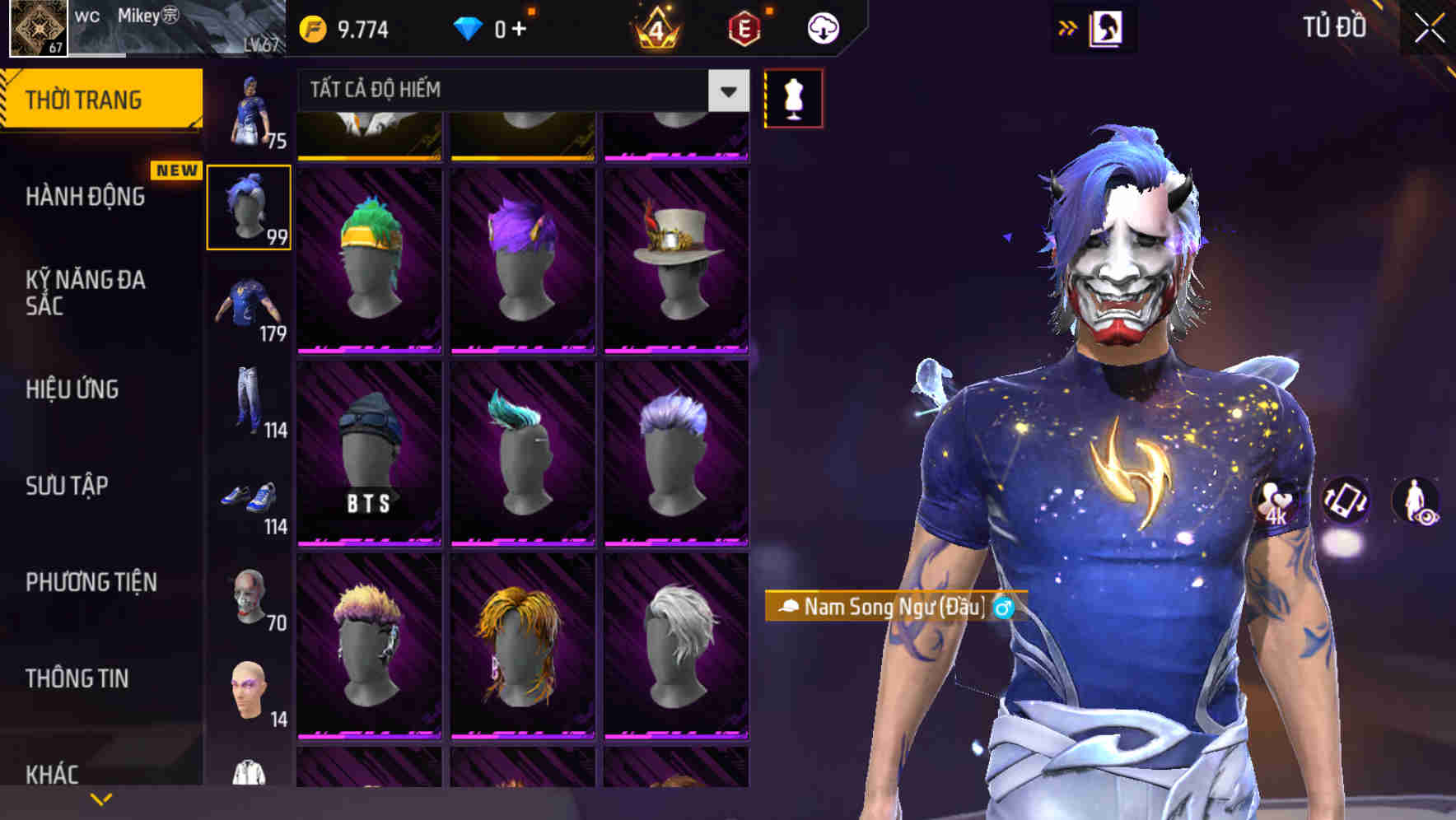Toggle the double-arrow collapse icon in the top bar

1068,27
